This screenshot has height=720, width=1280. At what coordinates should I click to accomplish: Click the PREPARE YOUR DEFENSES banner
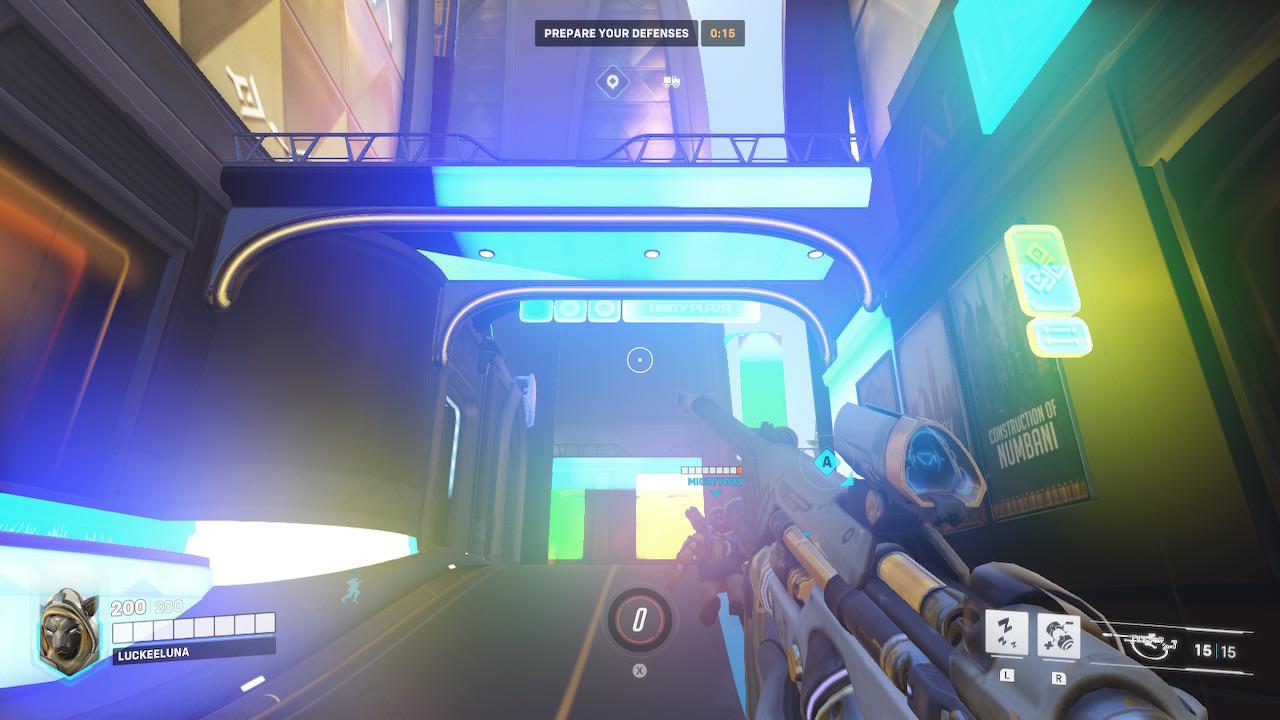tap(616, 32)
